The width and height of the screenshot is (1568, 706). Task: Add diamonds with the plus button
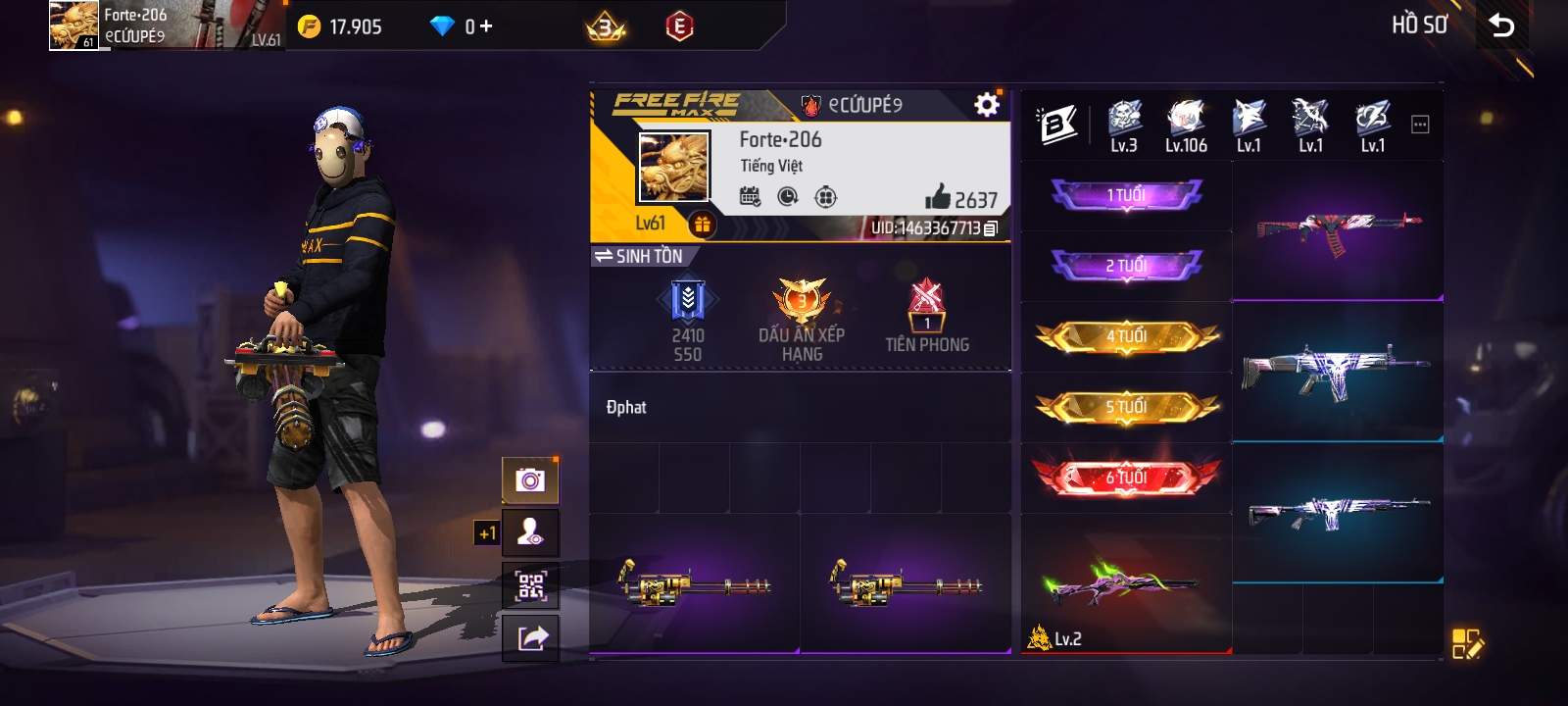486,26
